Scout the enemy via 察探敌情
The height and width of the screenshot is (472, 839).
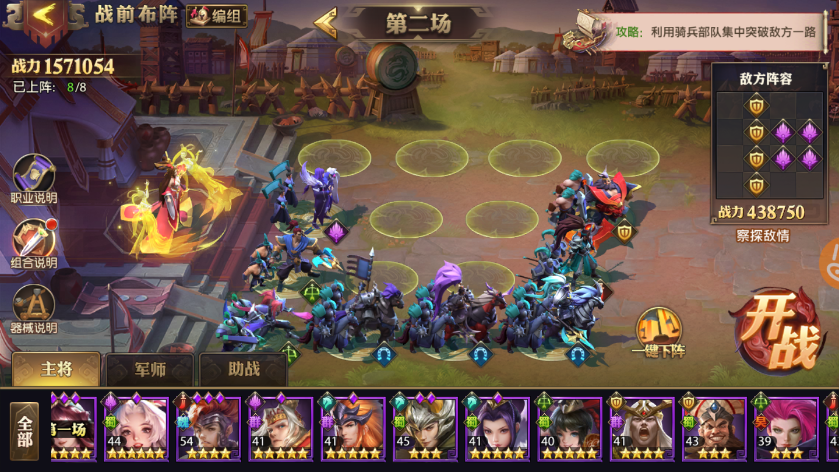(x=762, y=236)
